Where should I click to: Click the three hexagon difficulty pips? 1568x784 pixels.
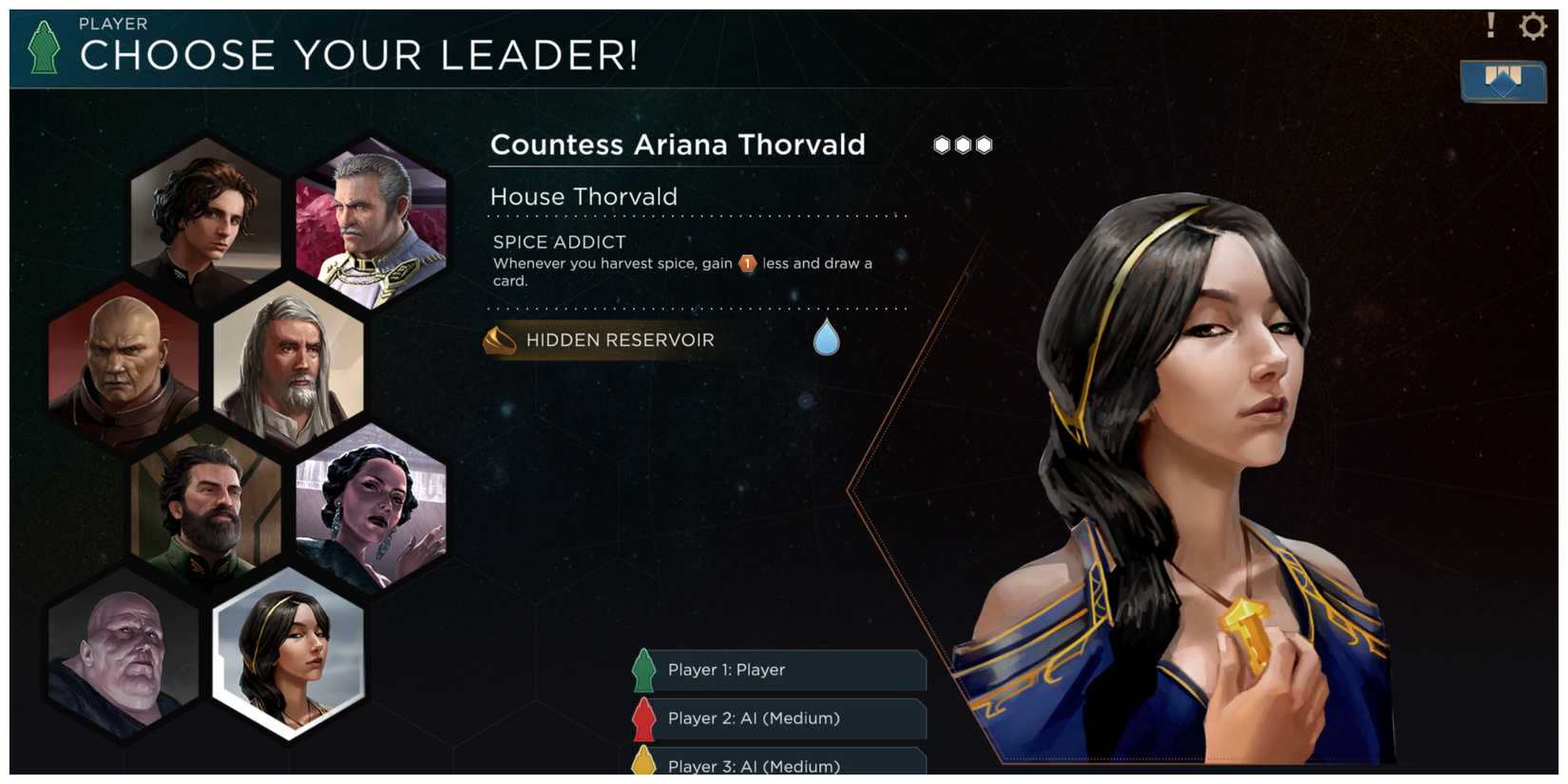pos(962,143)
